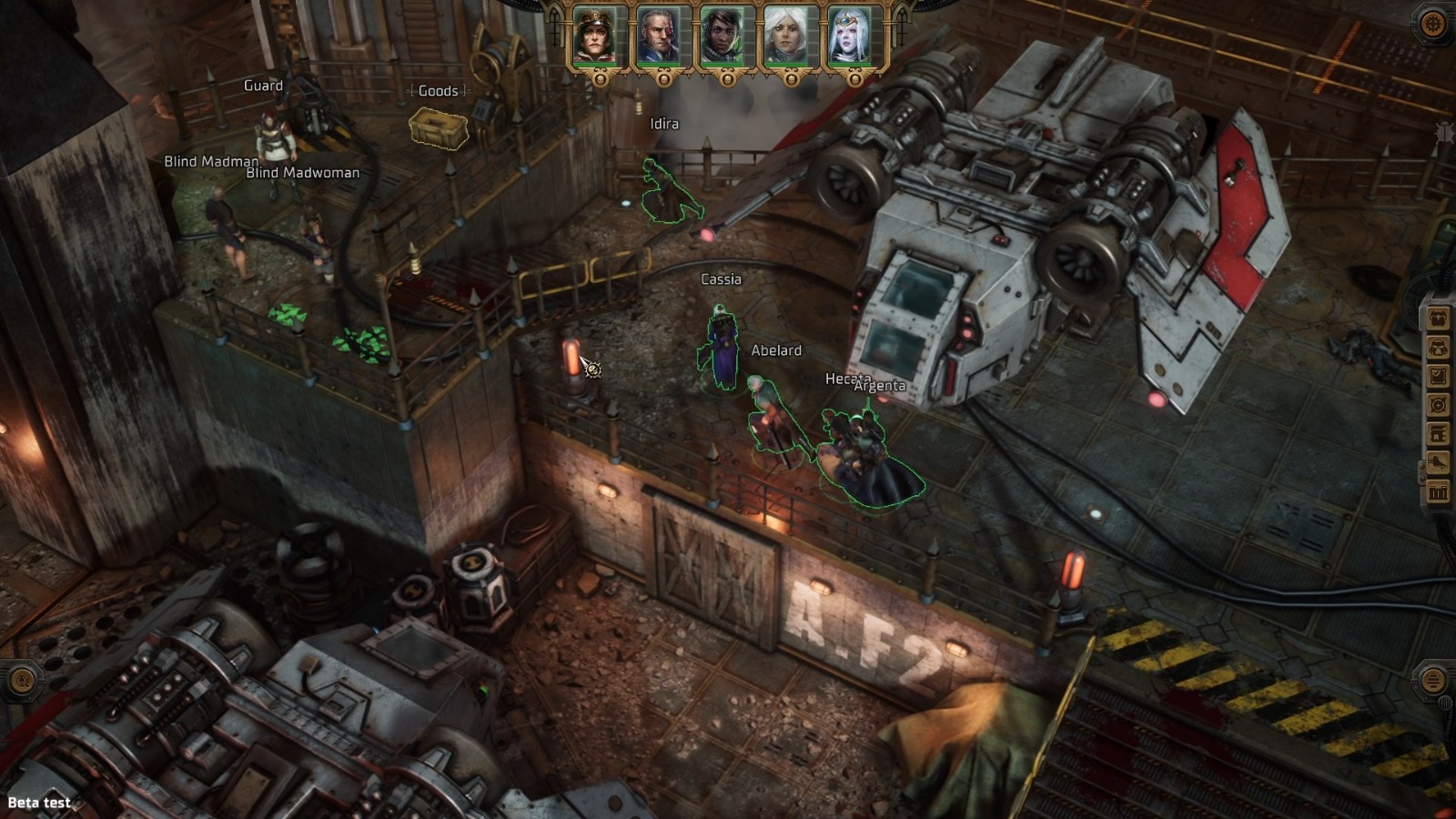Click the Goods crate label

pos(438,91)
